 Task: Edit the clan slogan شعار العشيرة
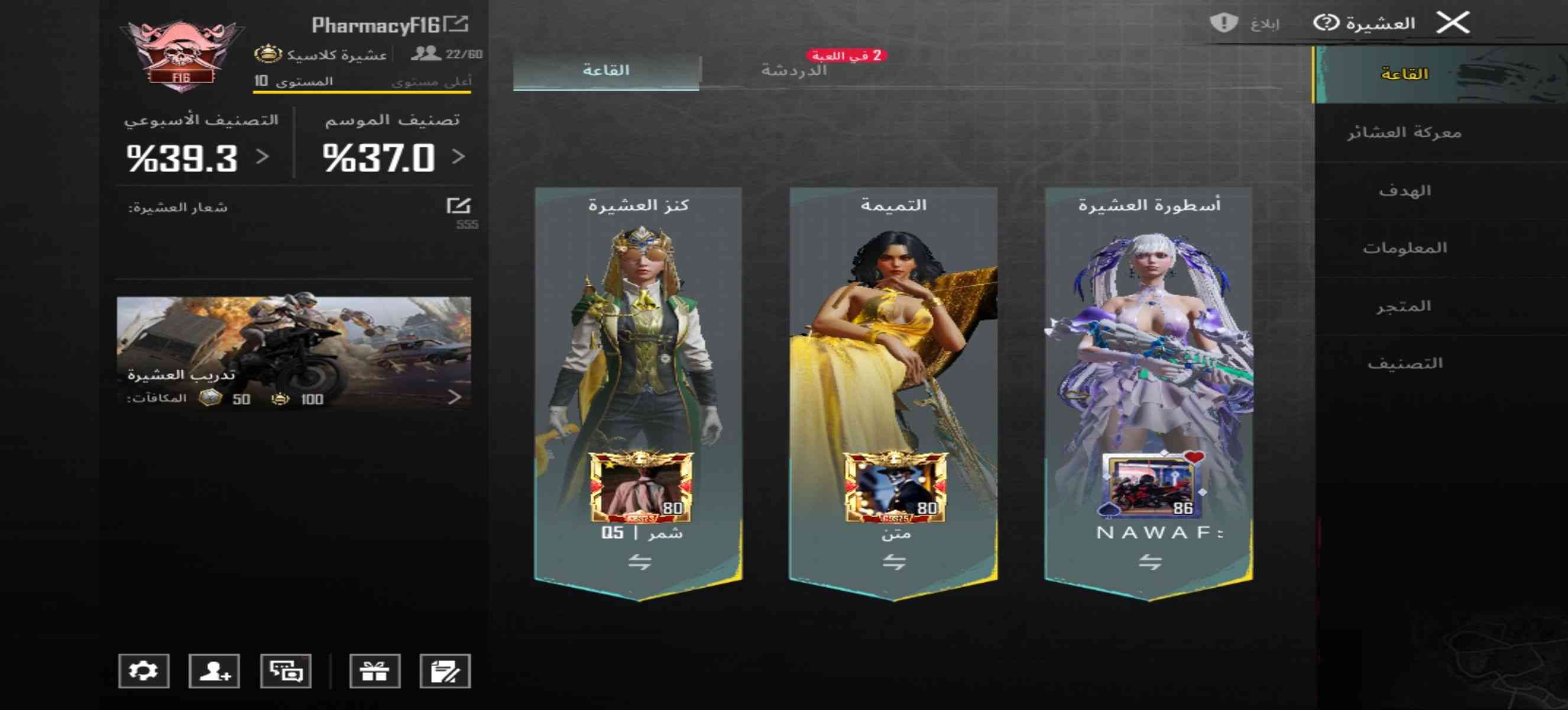point(458,206)
